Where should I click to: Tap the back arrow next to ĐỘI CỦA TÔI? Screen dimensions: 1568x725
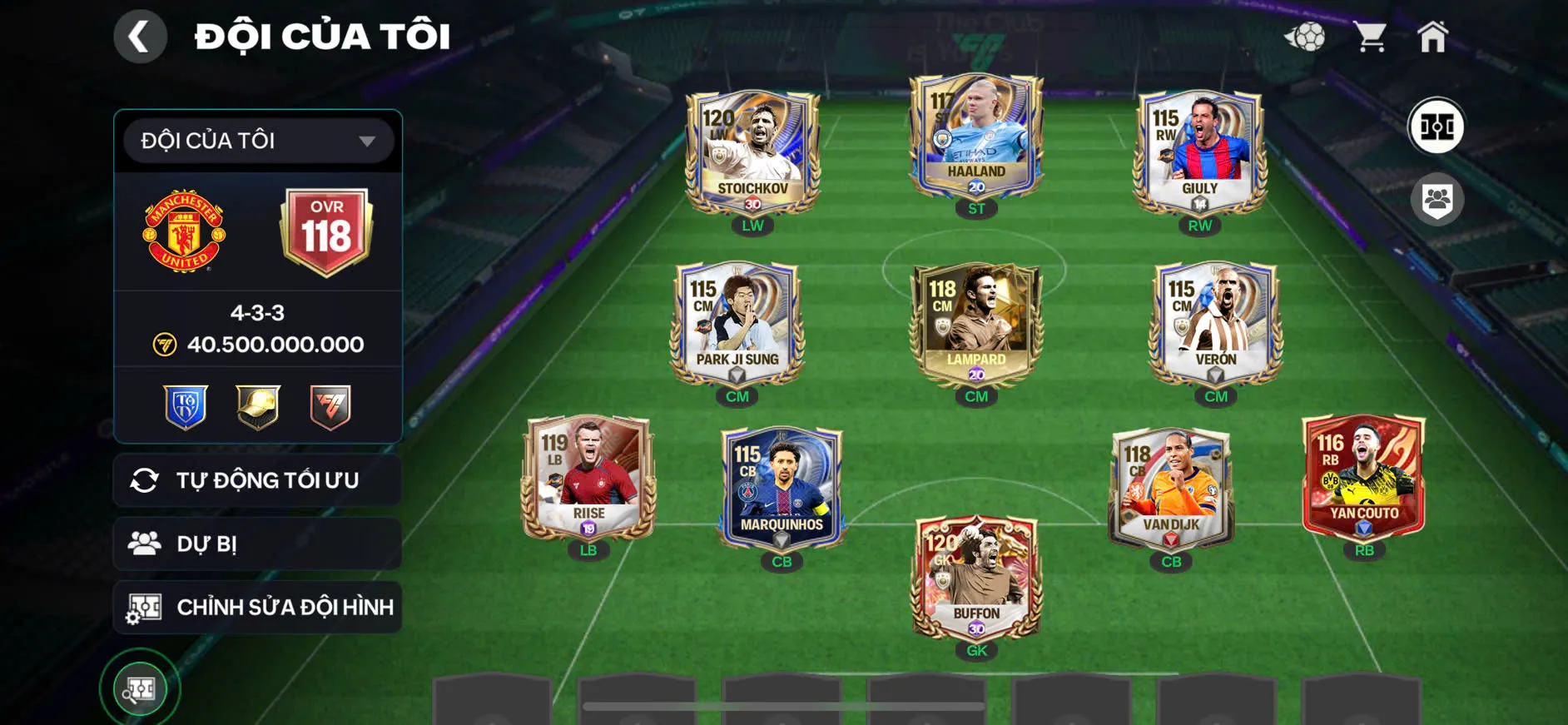coord(140,35)
